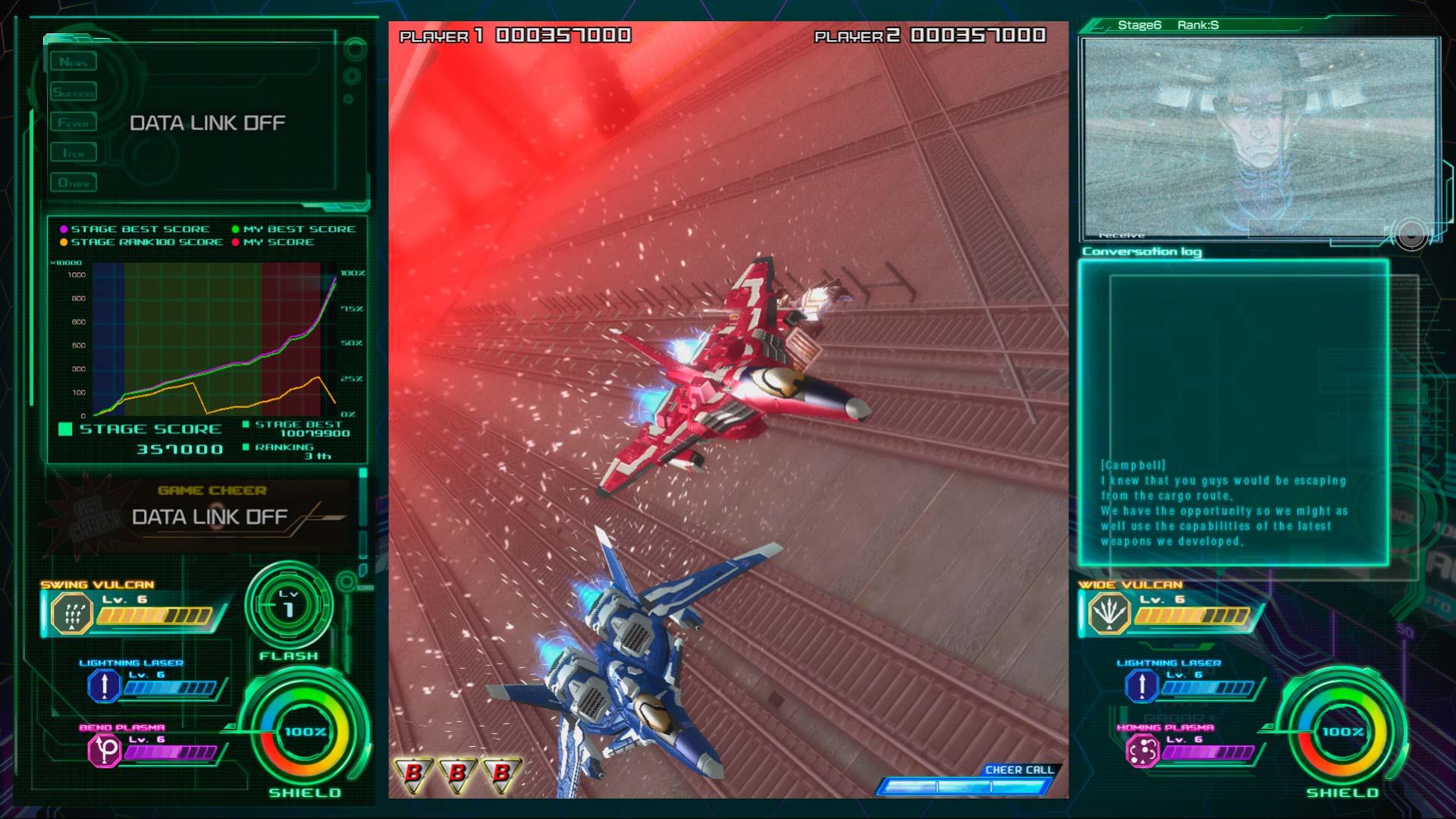Activate the Homing Plasma weapon icon
The height and width of the screenshot is (819, 1456).
(1141, 751)
